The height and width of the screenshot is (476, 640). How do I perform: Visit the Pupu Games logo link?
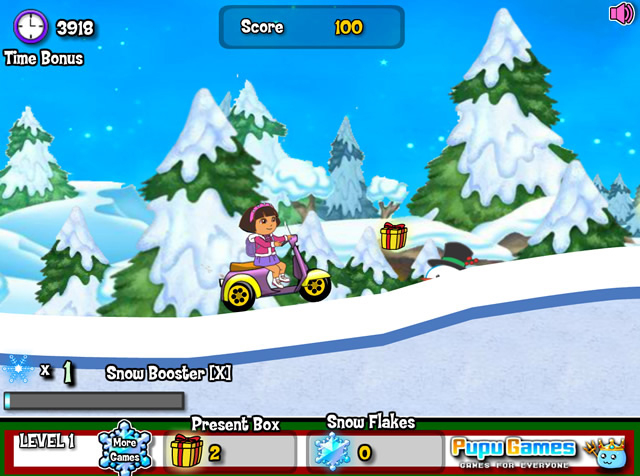pos(513,449)
